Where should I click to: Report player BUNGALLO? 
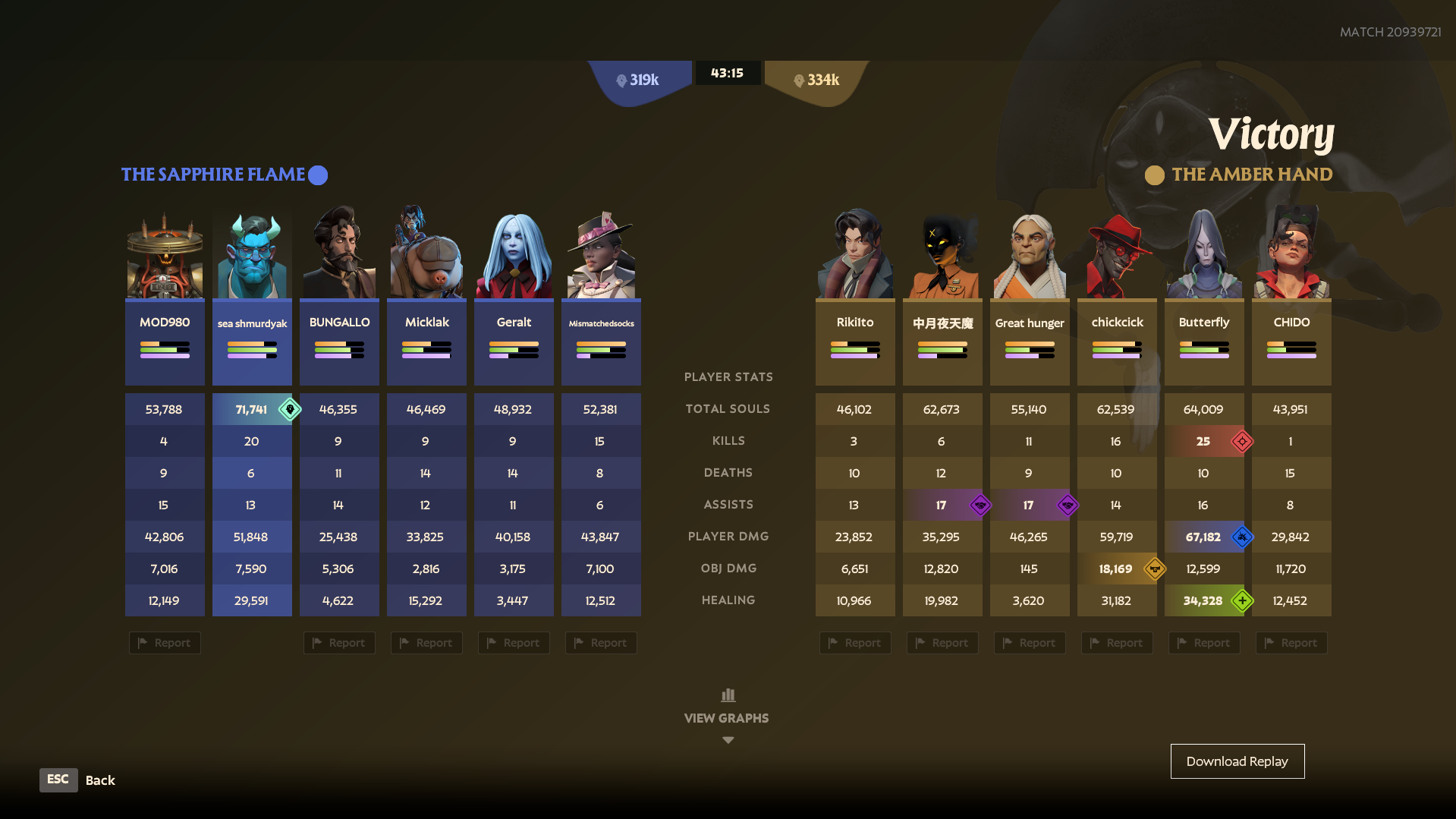(339, 643)
